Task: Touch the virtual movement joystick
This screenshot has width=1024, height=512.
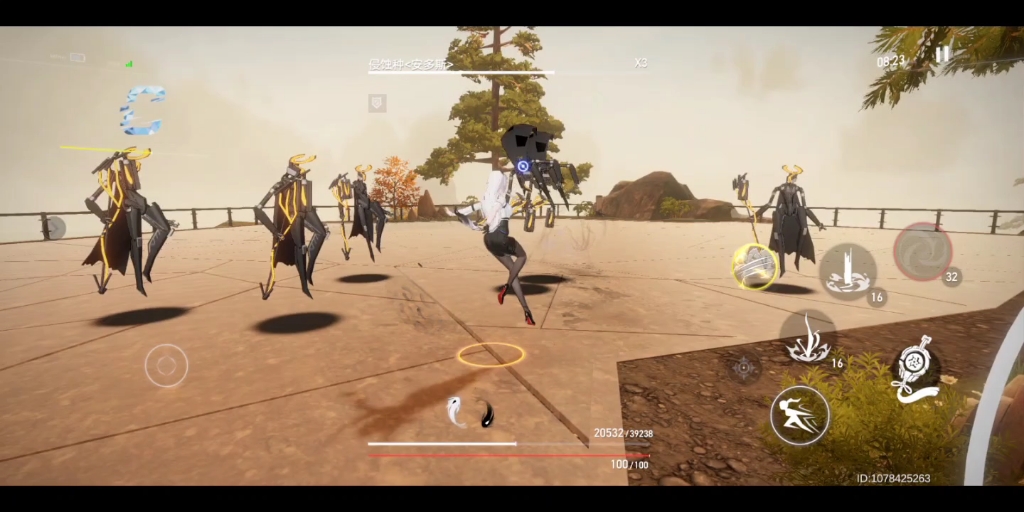Action: [166, 365]
